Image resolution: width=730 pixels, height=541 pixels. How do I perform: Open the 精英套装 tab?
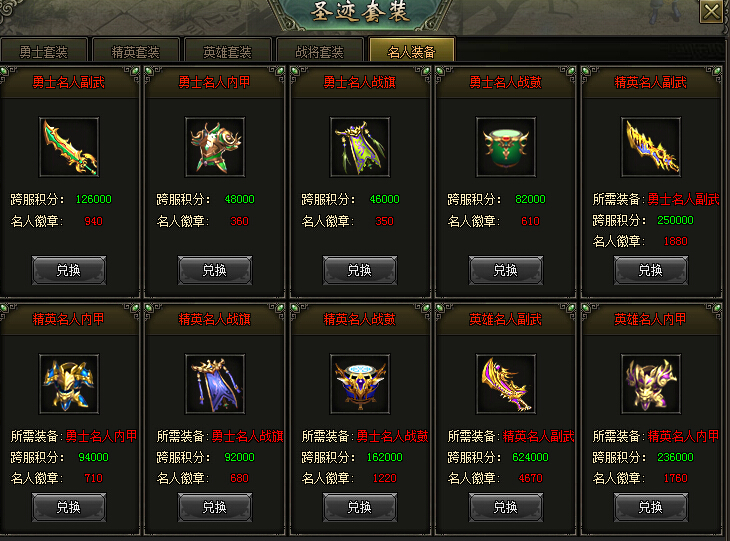pyautogui.click(x=136, y=52)
